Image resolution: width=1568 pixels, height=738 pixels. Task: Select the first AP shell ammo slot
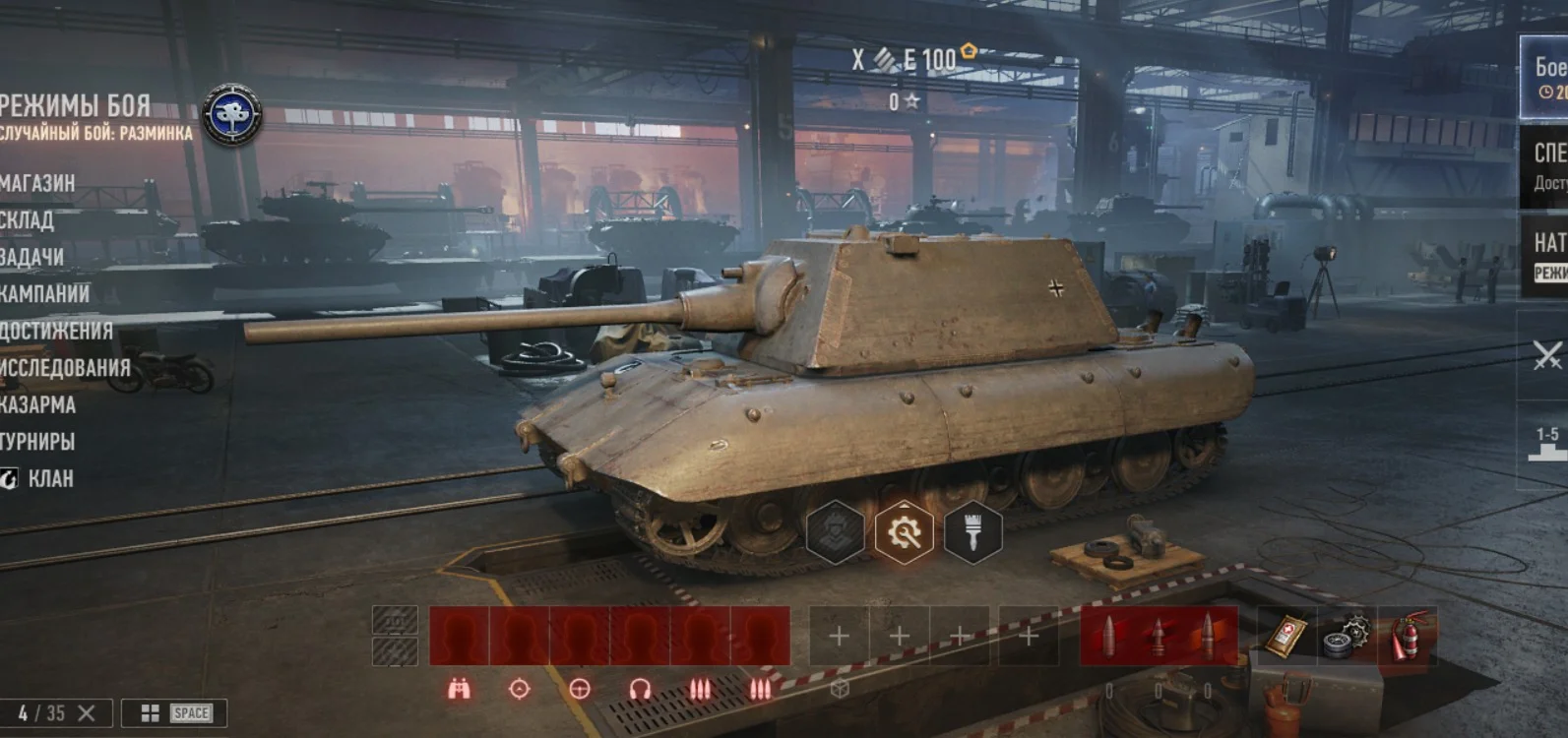pyautogui.click(x=1109, y=635)
